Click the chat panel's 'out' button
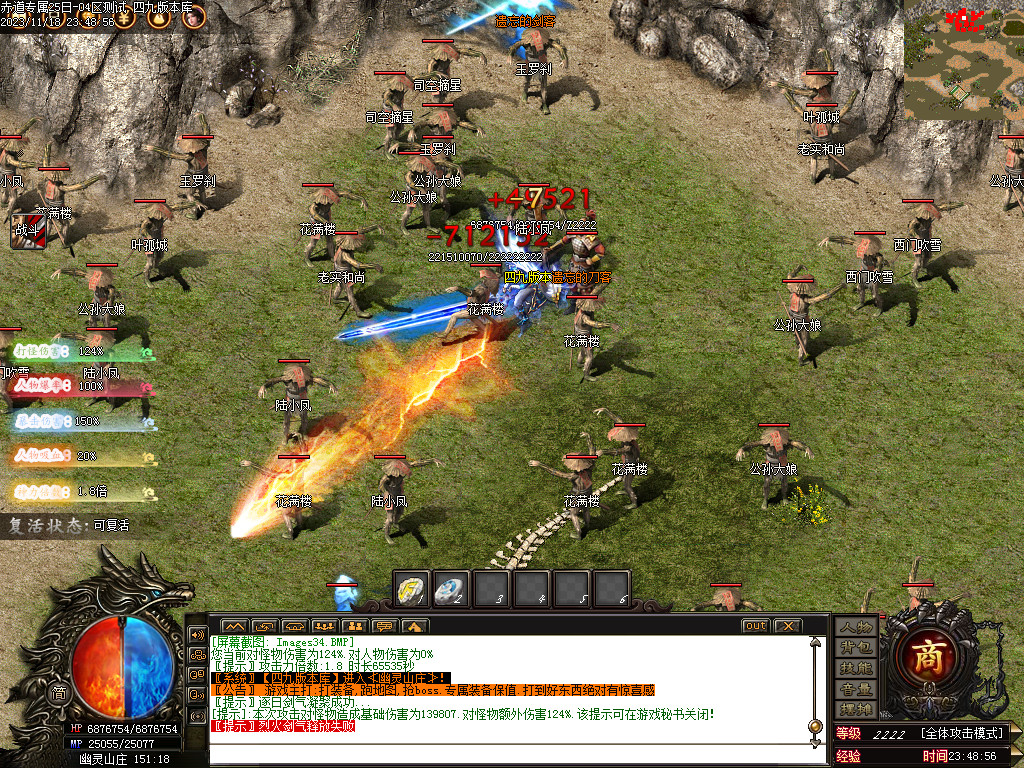 click(x=755, y=626)
